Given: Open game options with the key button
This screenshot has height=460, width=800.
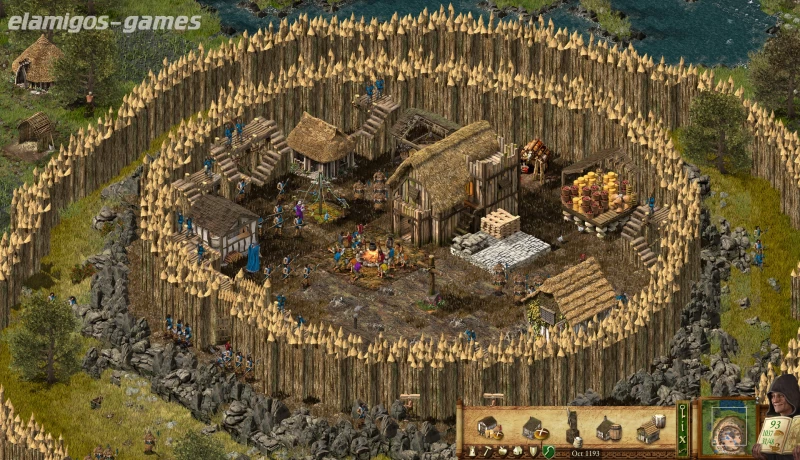Looking at the screenshot, I should point(682,410).
